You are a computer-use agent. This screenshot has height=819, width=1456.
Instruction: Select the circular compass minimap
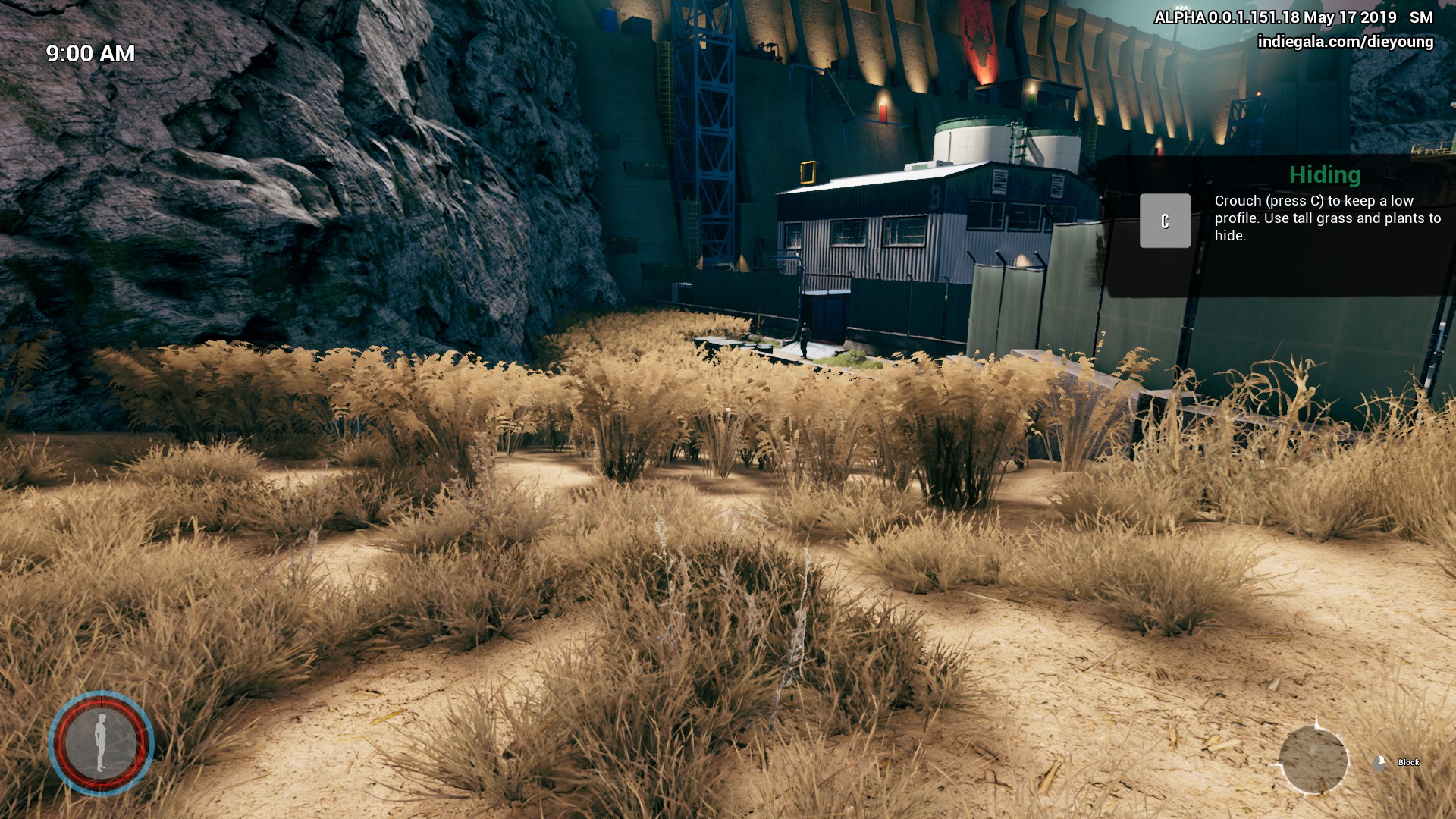coord(1313,759)
